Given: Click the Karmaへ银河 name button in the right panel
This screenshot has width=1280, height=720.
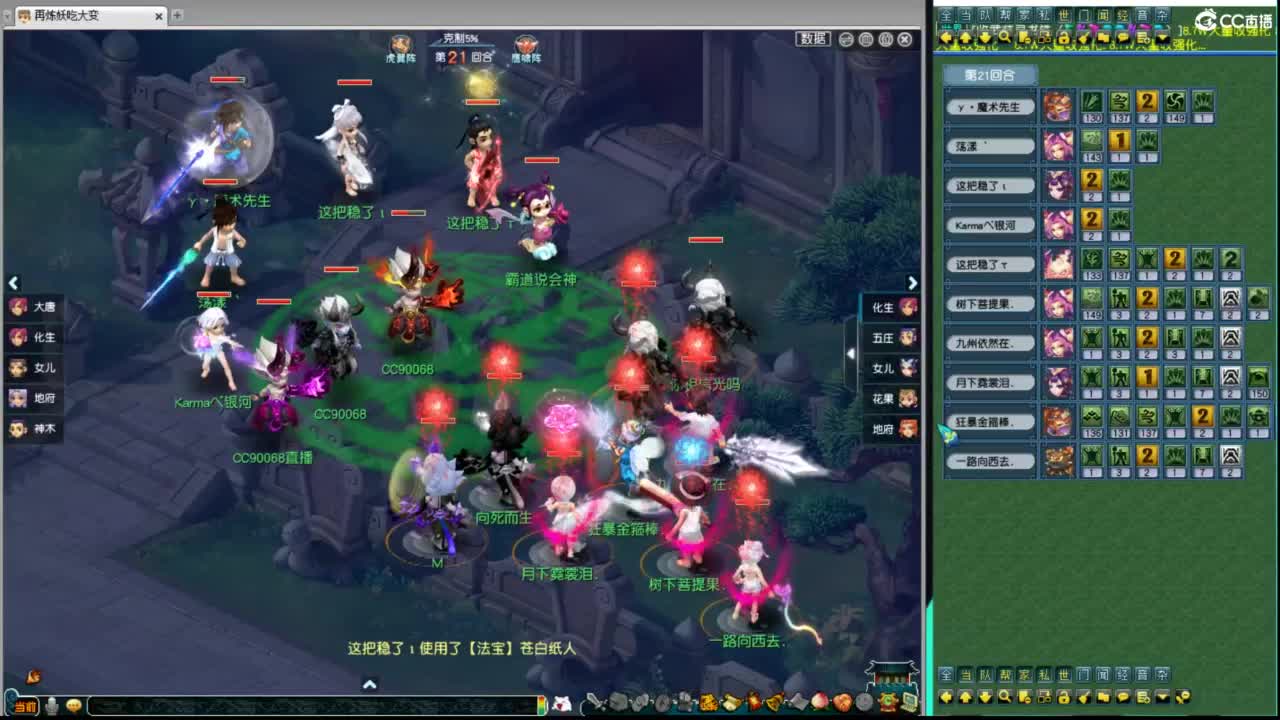Looking at the screenshot, I should (x=990, y=225).
